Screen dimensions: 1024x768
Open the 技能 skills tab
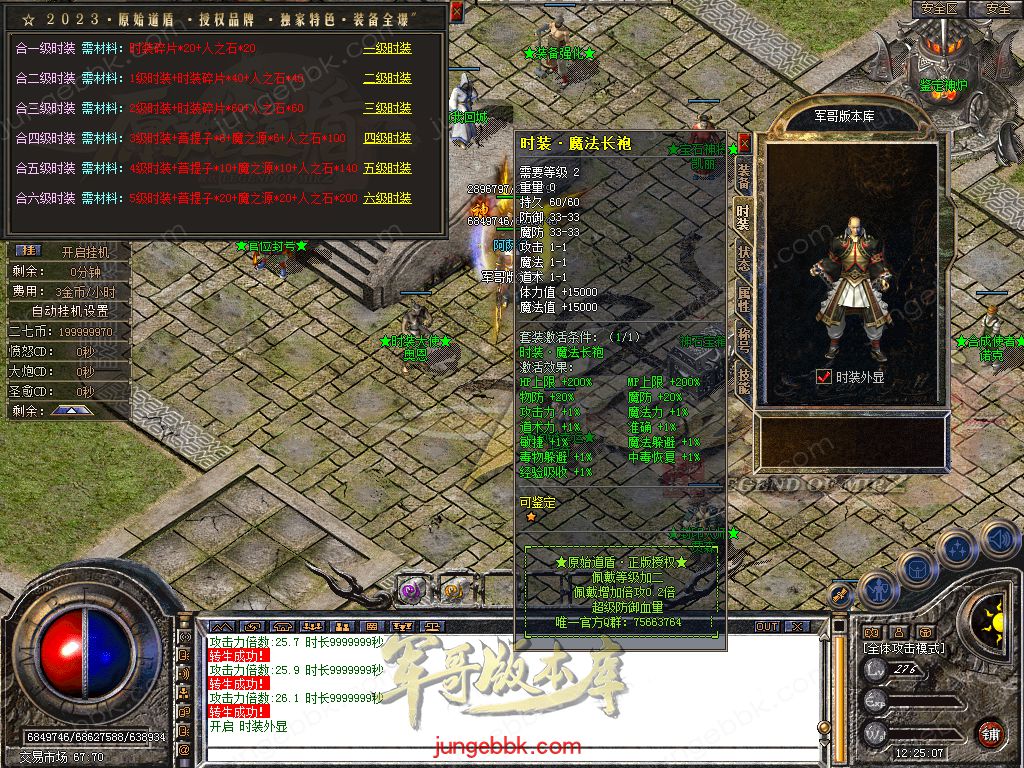point(743,377)
